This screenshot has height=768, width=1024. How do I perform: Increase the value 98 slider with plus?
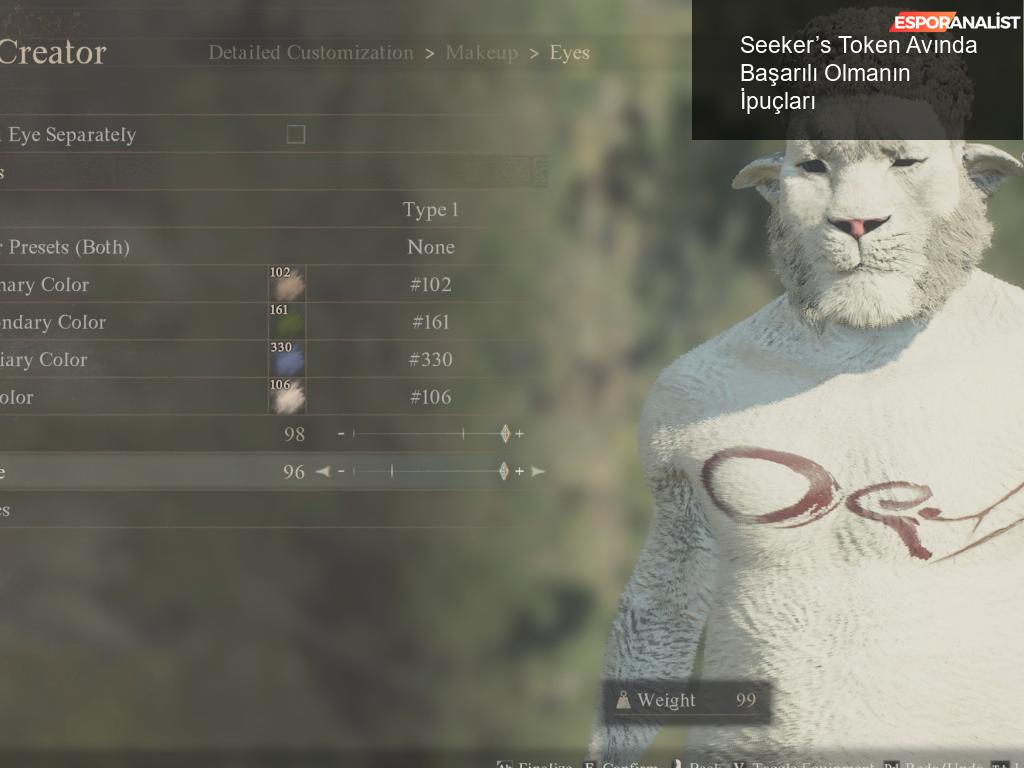coord(519,434)
